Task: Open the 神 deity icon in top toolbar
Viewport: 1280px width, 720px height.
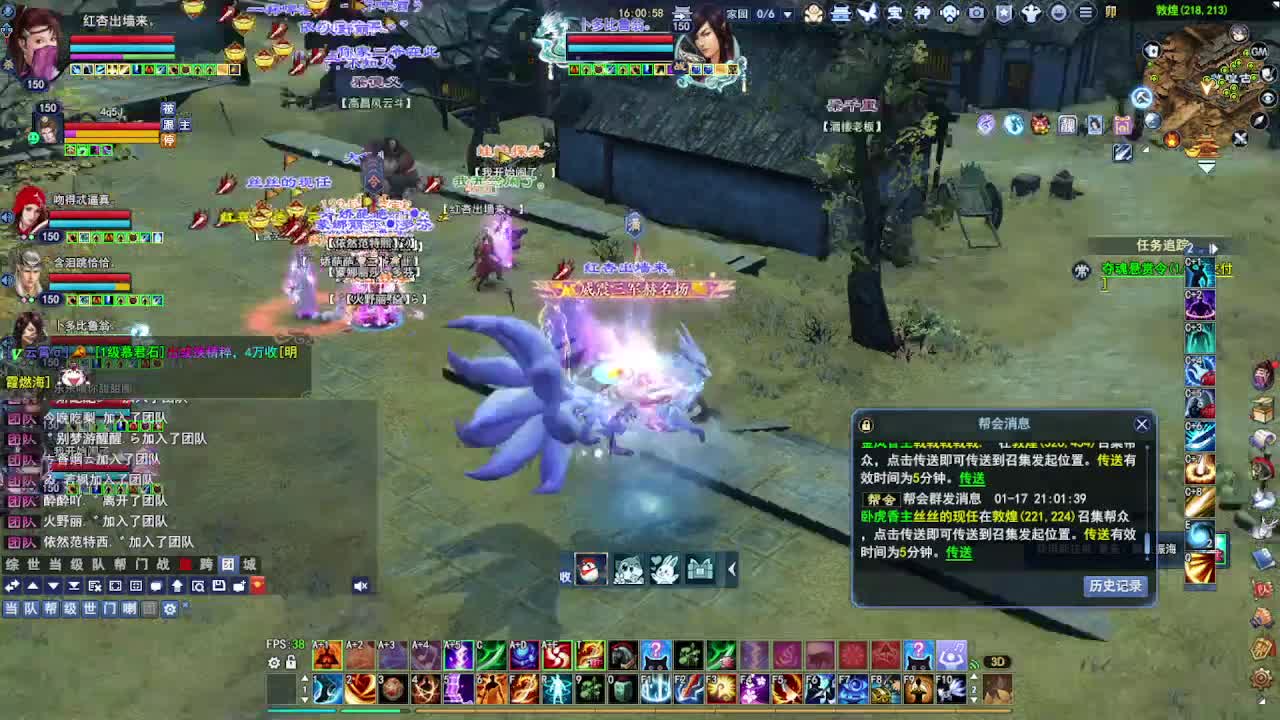Action: click(924, 13)
